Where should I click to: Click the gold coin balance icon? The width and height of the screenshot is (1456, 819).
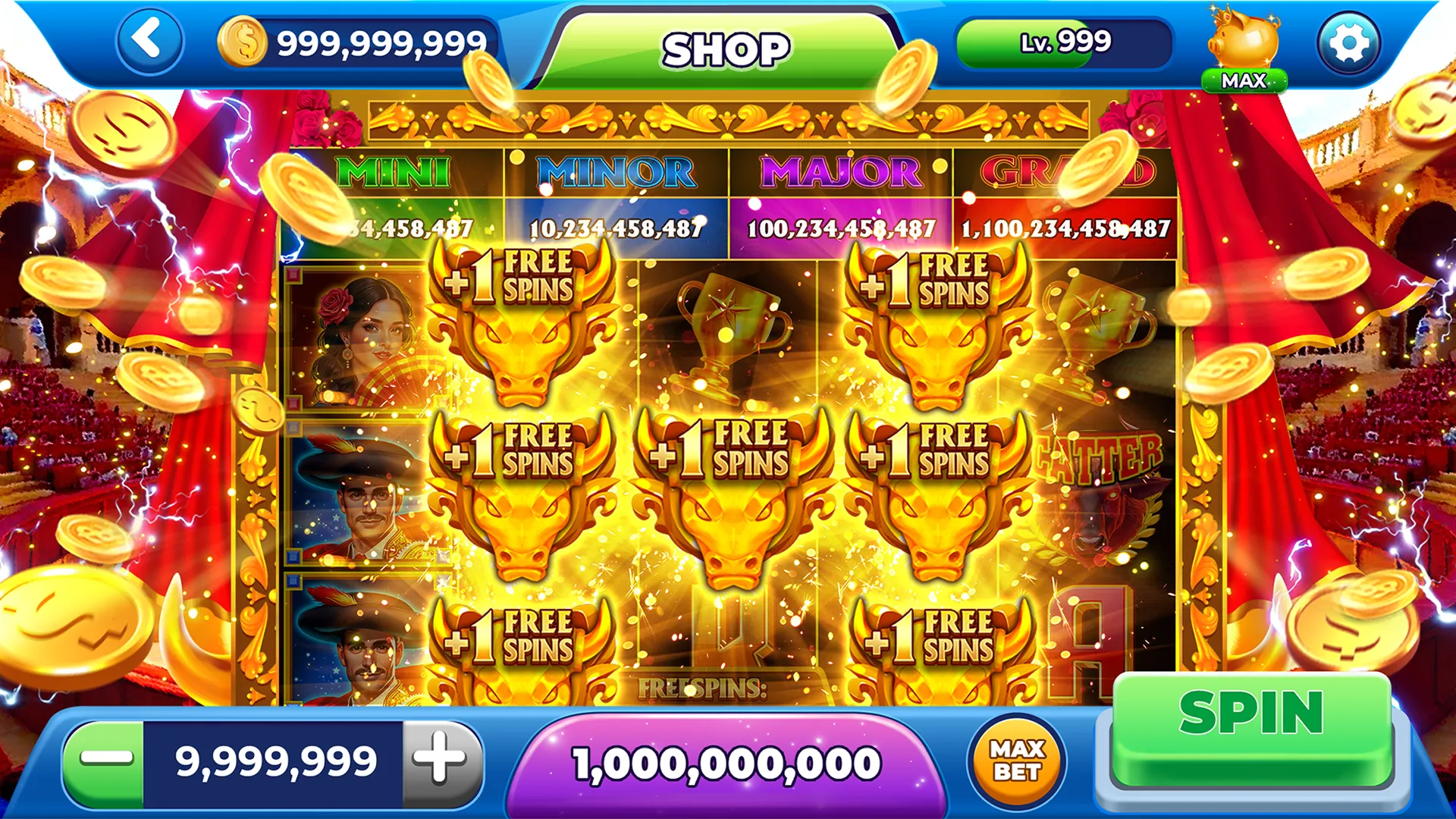[x=243, y=42]
